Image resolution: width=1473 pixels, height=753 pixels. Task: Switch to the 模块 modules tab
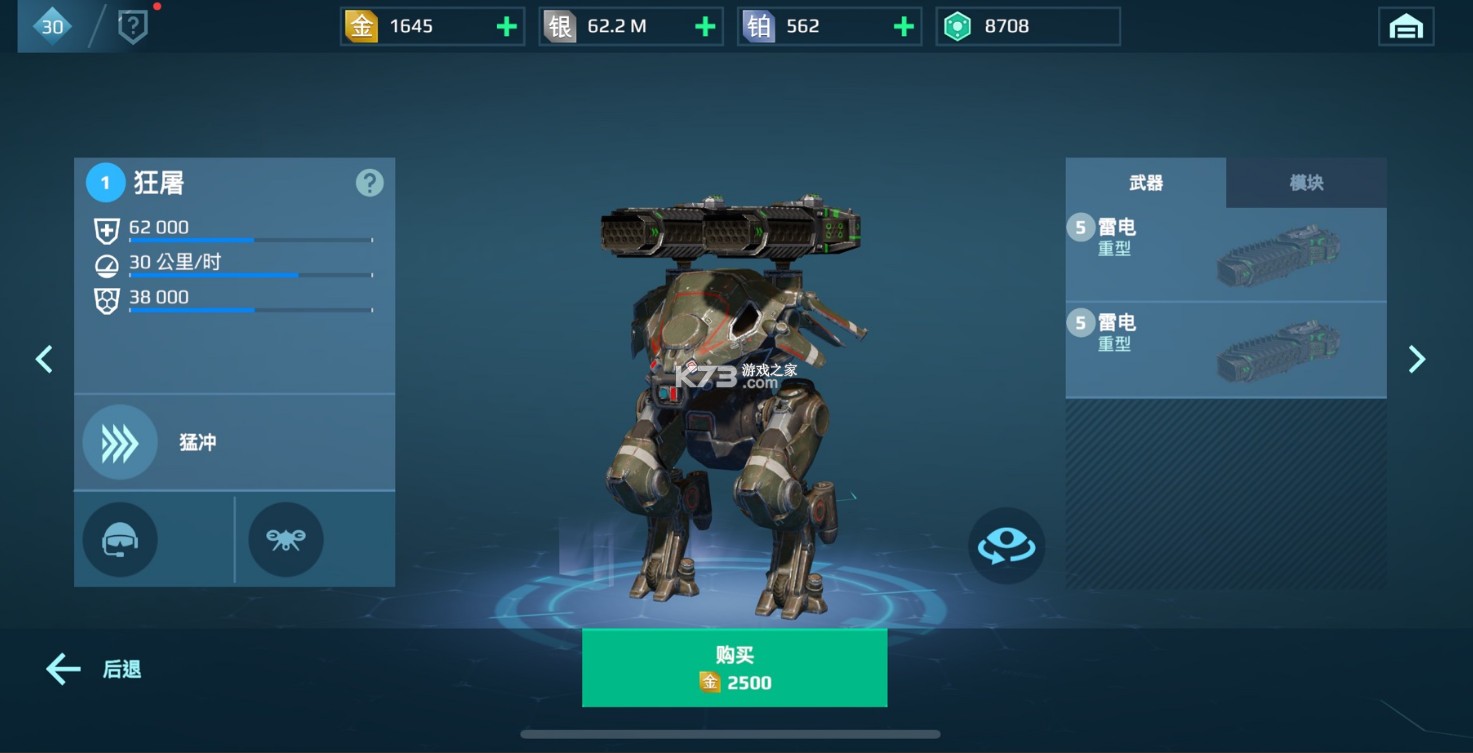pyautogui.click(x=1306, y=183)
